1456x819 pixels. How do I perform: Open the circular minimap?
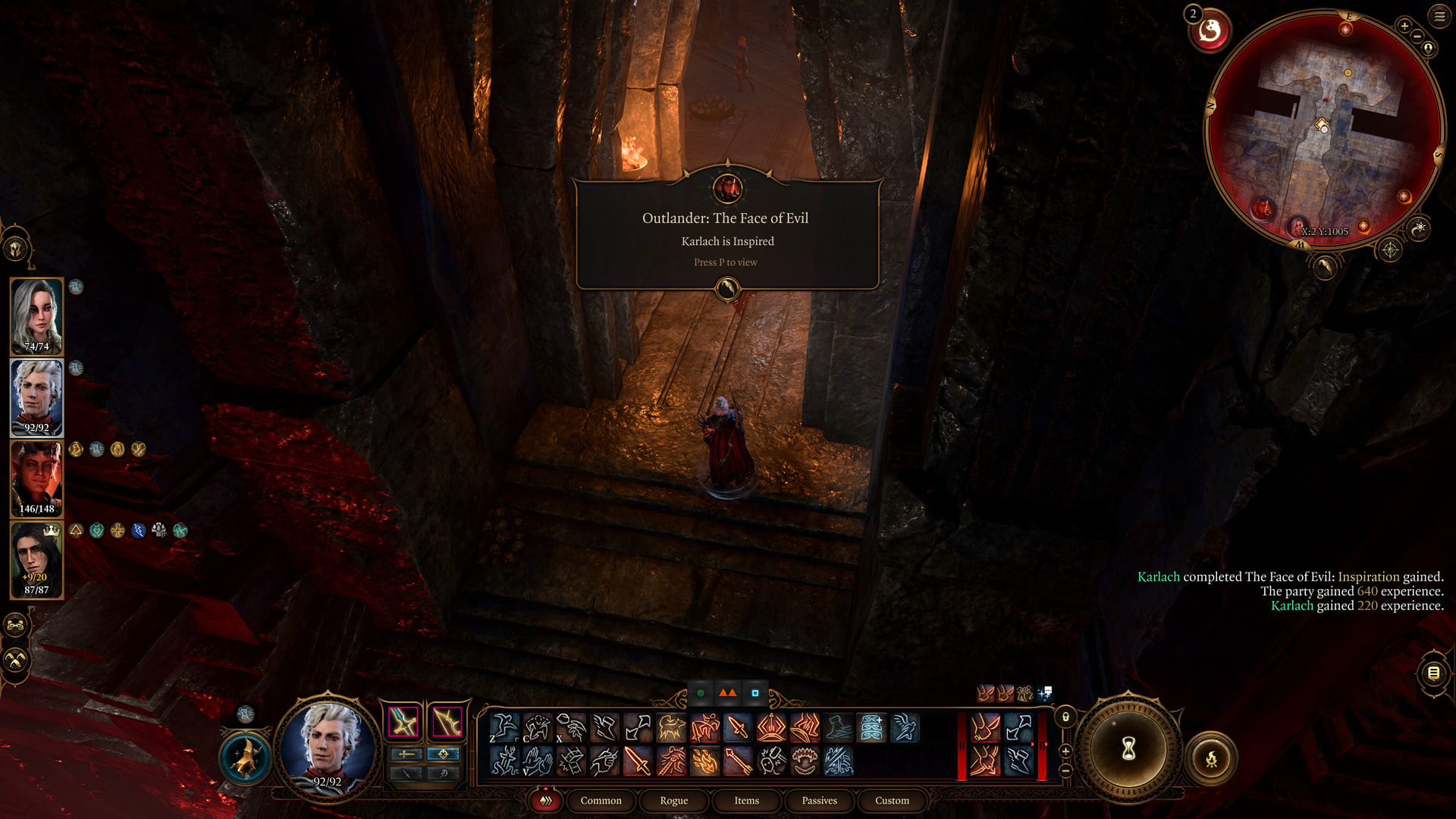pos(1323,127)
